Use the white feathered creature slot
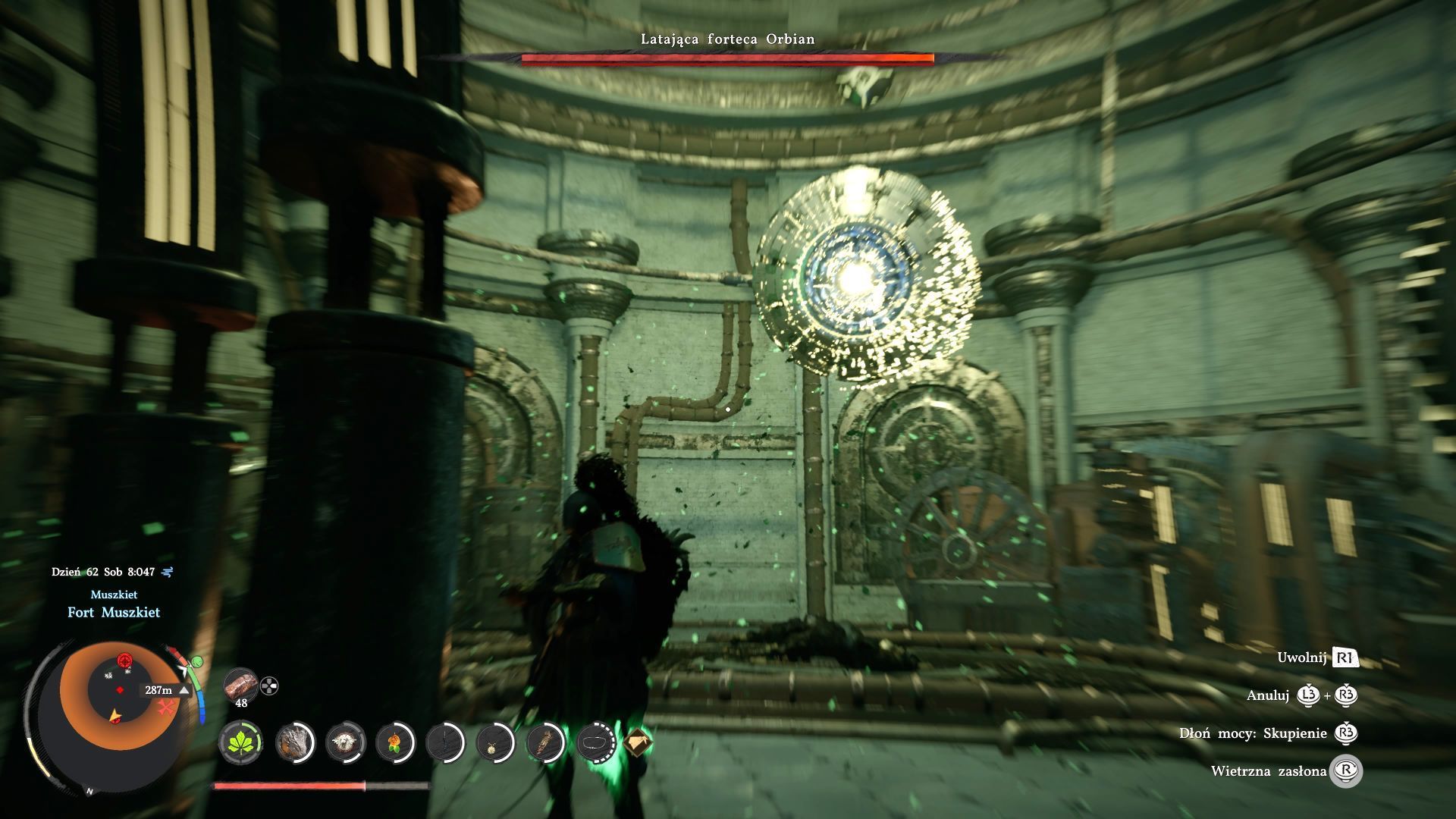 (x=346, y=741)
